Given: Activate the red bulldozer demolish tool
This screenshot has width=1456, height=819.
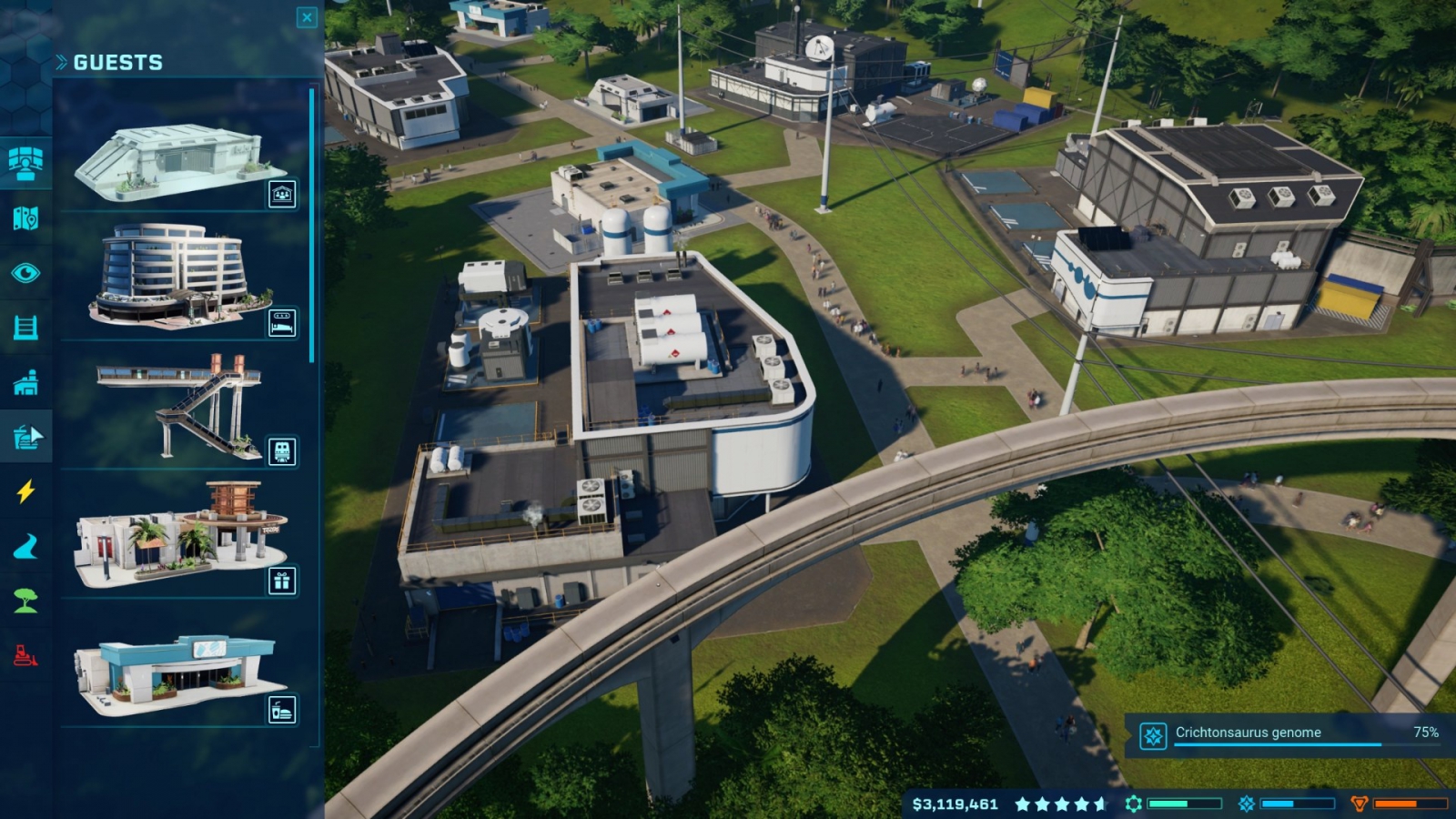Looking at the screenshot, I should (x=25, y=655).
